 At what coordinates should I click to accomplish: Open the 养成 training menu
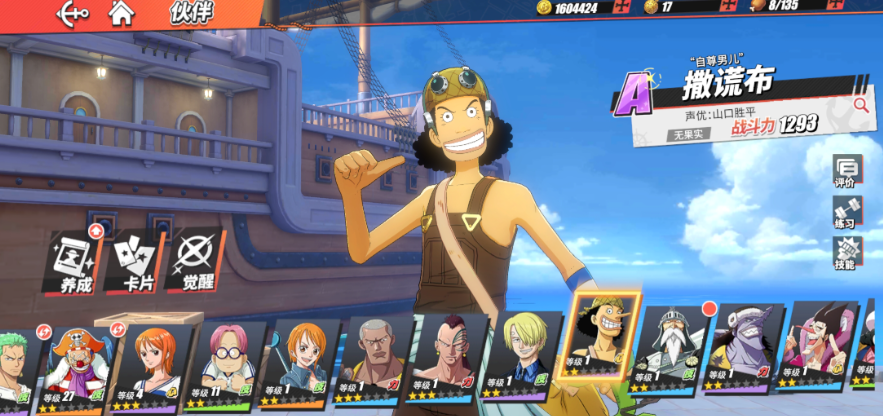[74, 262]
